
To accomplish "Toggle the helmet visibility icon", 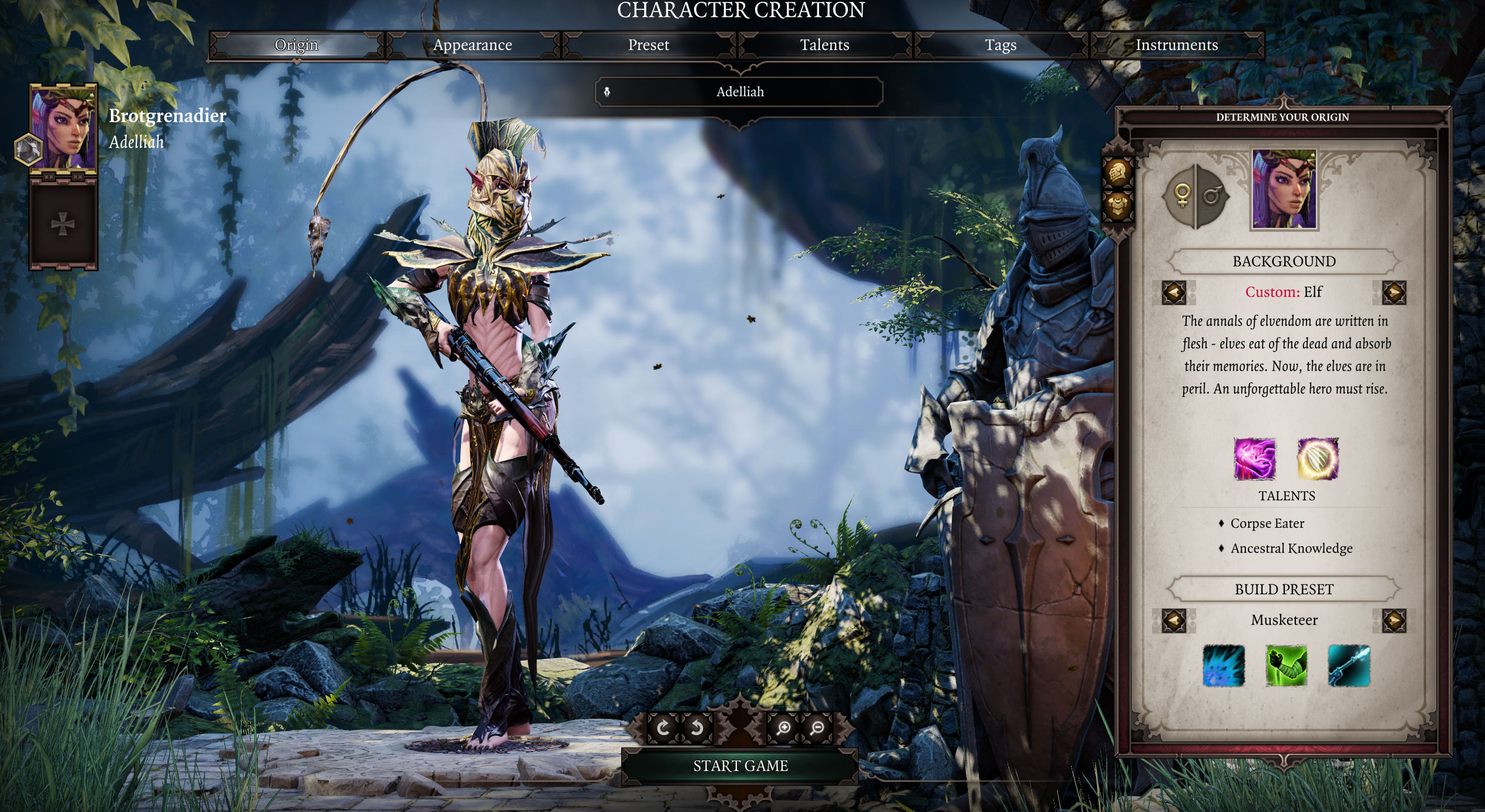I will [x=1117, y=172].
